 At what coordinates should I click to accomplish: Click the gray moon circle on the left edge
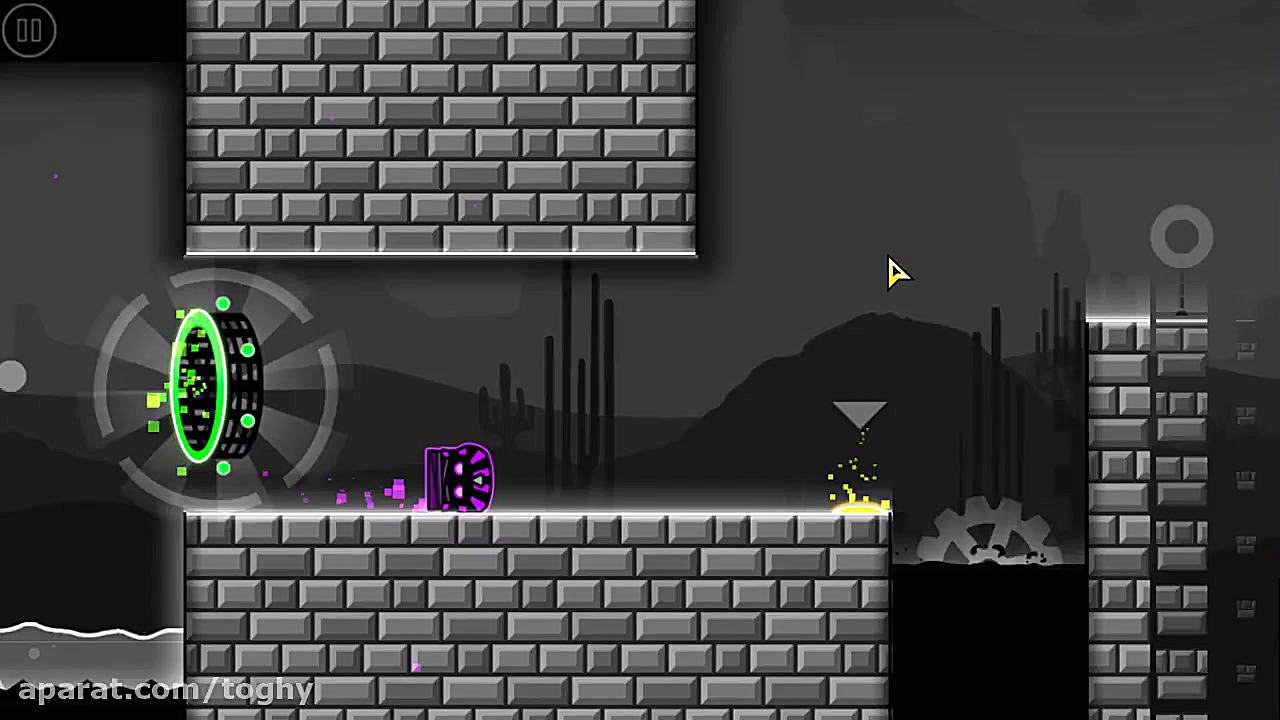click(10, 375)
